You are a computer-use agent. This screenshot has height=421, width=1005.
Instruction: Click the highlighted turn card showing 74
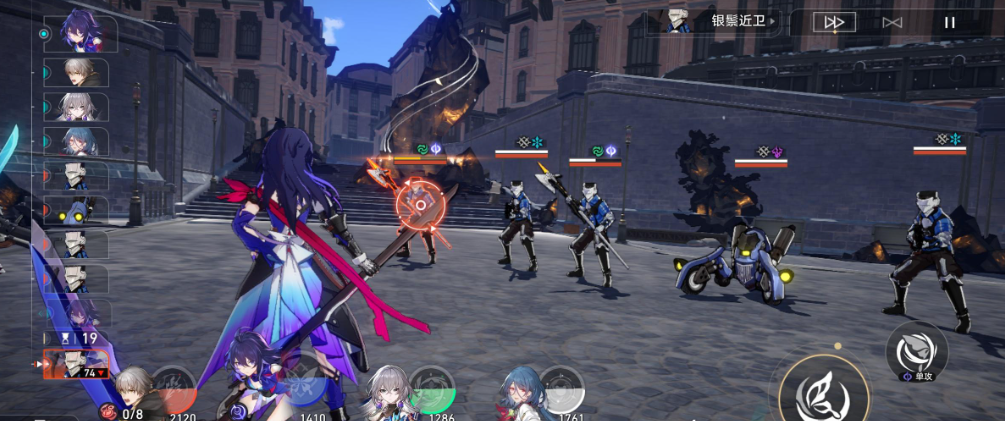pyautogui.click(x=75, y=366)
